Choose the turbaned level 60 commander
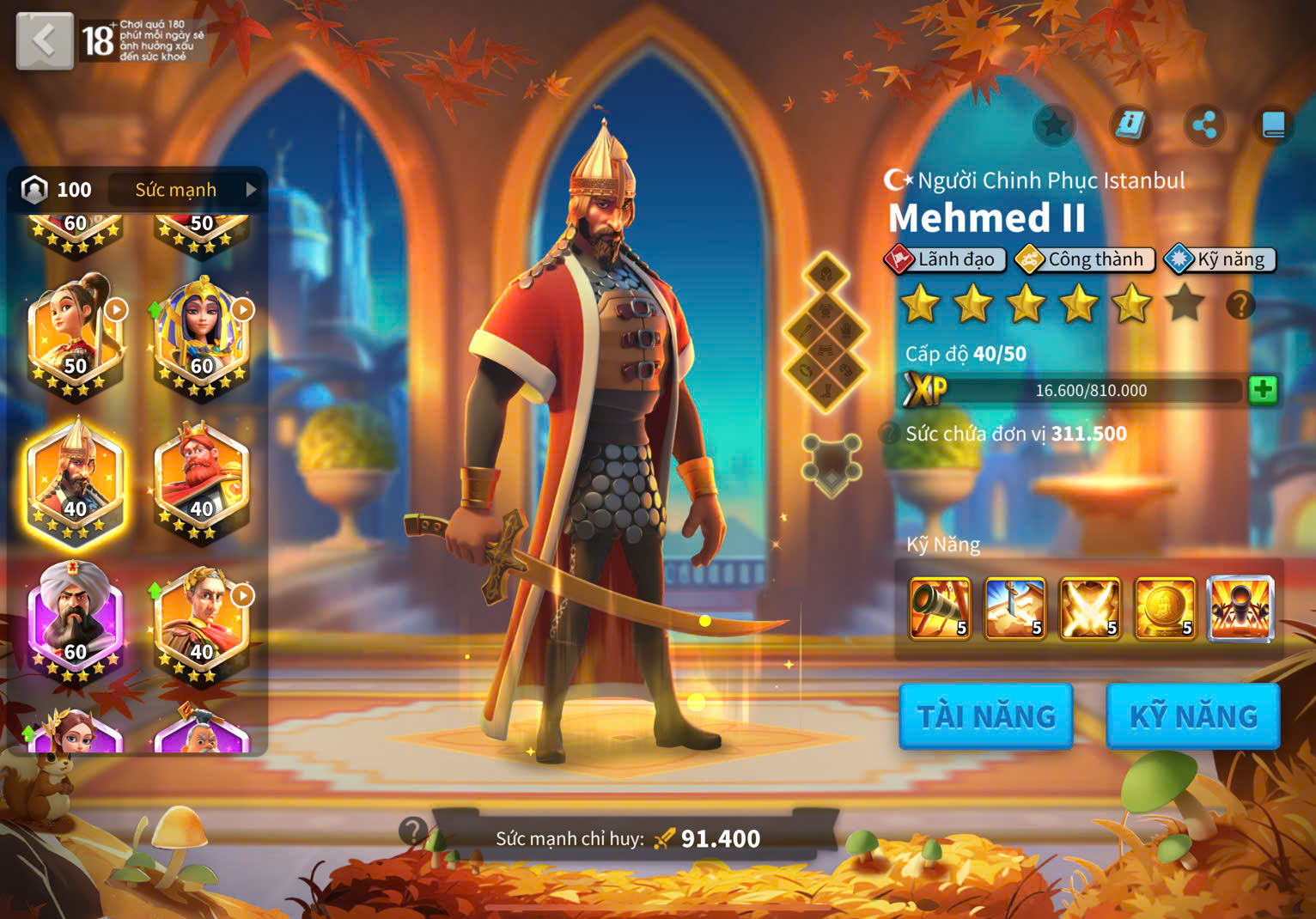 click(x=76, y=621)
